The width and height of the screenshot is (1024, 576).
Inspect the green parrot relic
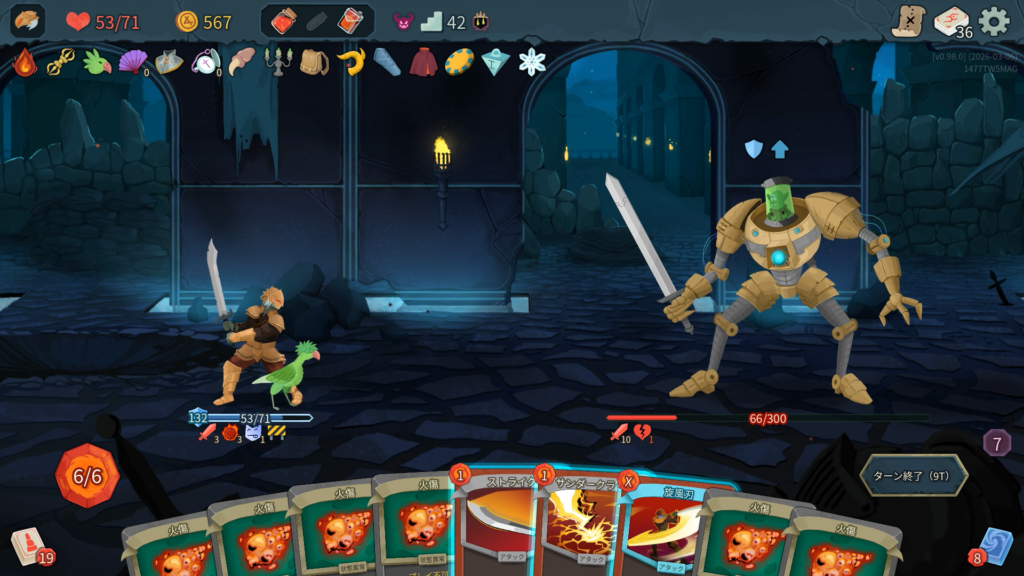[x=96, y=62]
